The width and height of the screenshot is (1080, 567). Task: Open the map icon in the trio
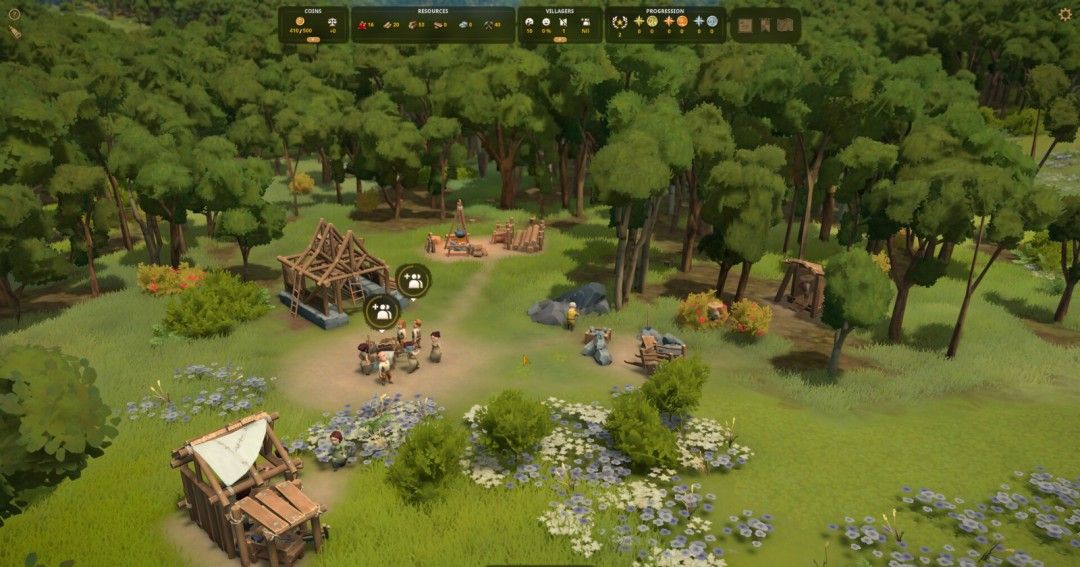(x=785, y=24)
